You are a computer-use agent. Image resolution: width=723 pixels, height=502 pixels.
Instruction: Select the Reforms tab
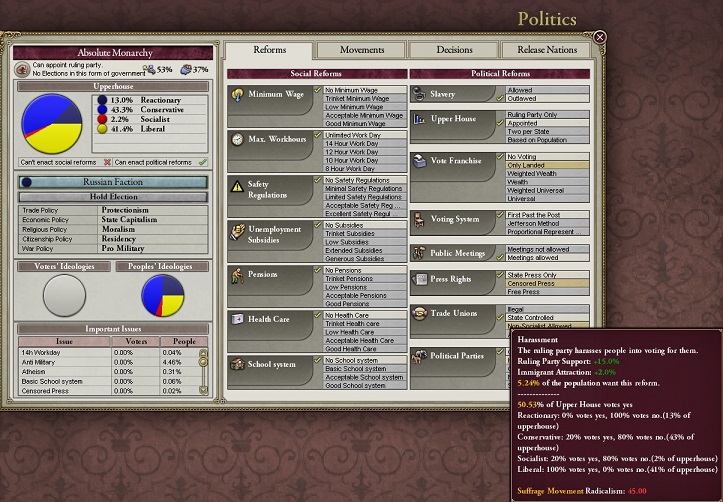[x=270, y=50]
